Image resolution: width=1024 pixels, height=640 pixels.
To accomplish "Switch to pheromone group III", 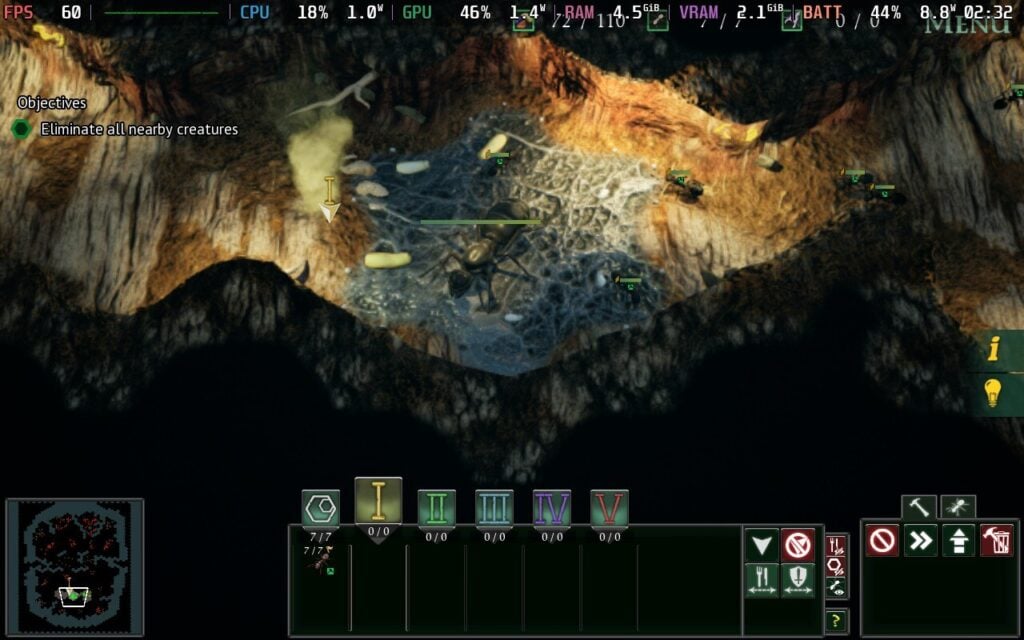I will pyautogui.click(x=494, y=508).
